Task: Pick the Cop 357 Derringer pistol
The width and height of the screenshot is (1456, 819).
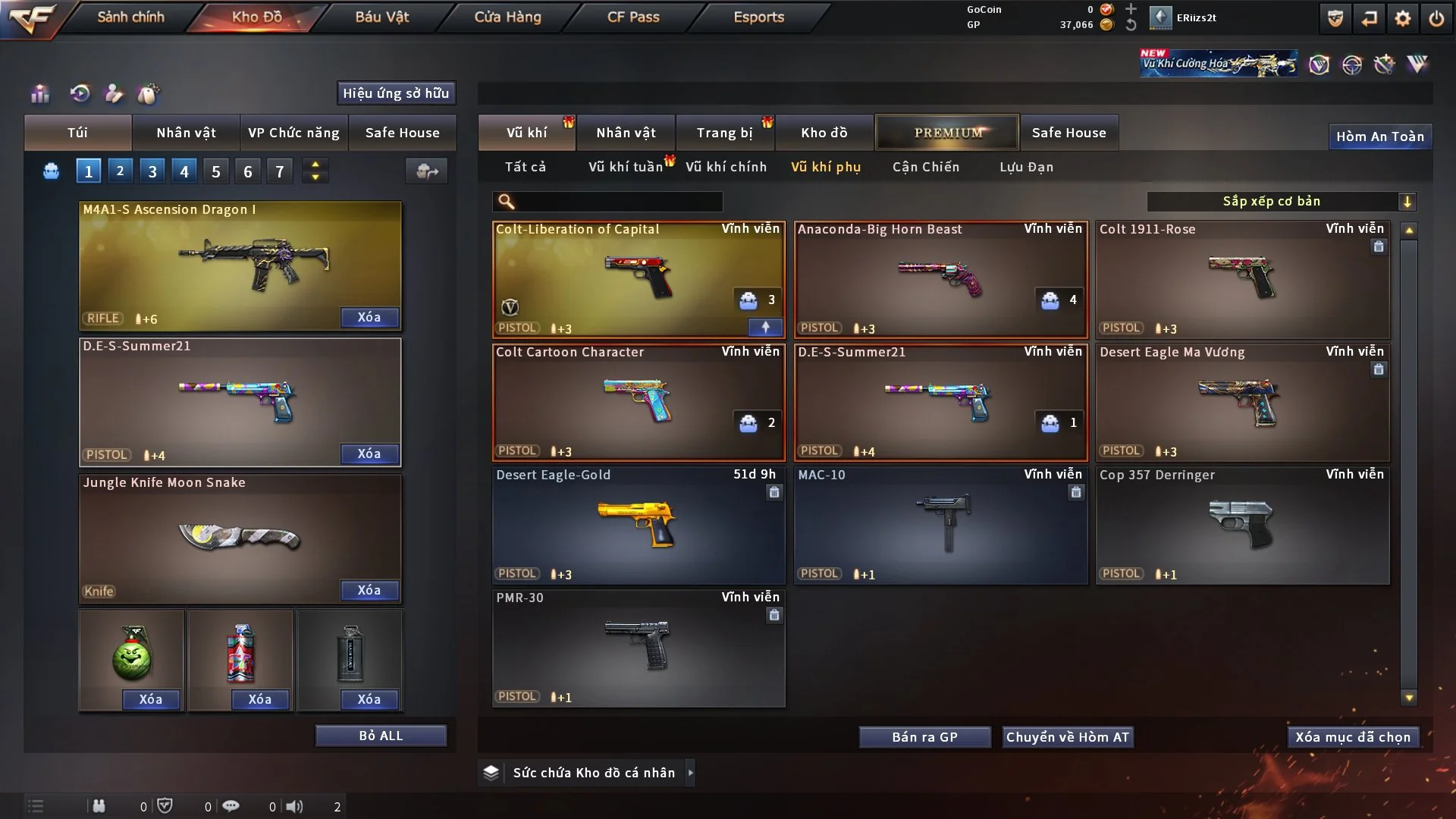Action: click(x=1242, y=525)
